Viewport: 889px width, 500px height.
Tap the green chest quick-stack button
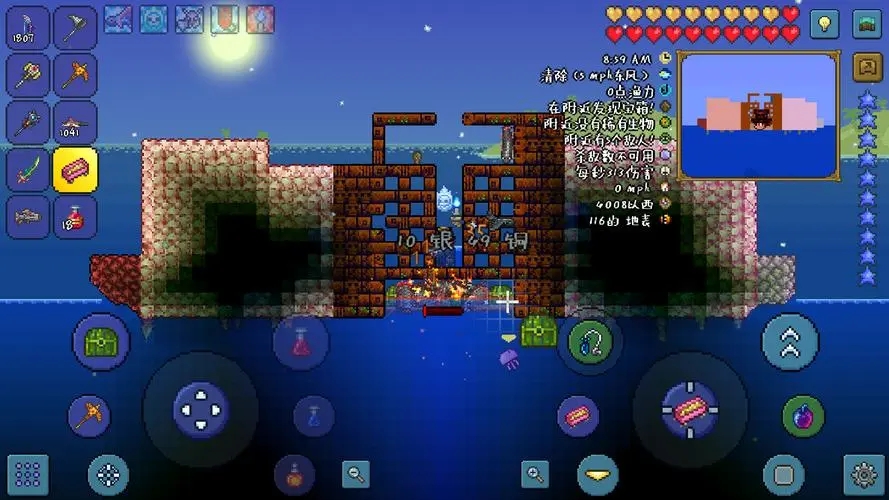[101, 342]
